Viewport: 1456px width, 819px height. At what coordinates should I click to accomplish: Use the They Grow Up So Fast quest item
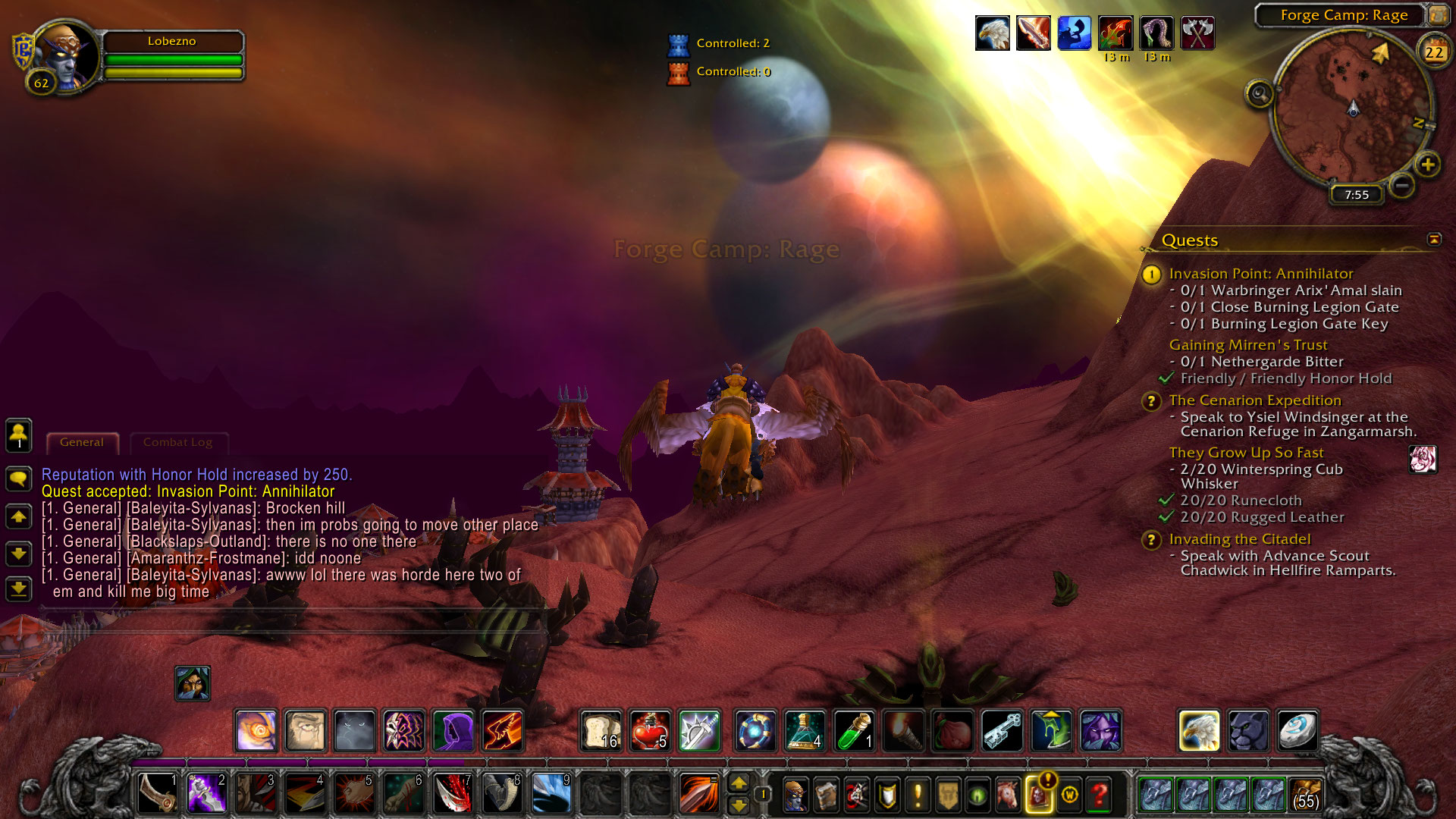coord(1423,460)
